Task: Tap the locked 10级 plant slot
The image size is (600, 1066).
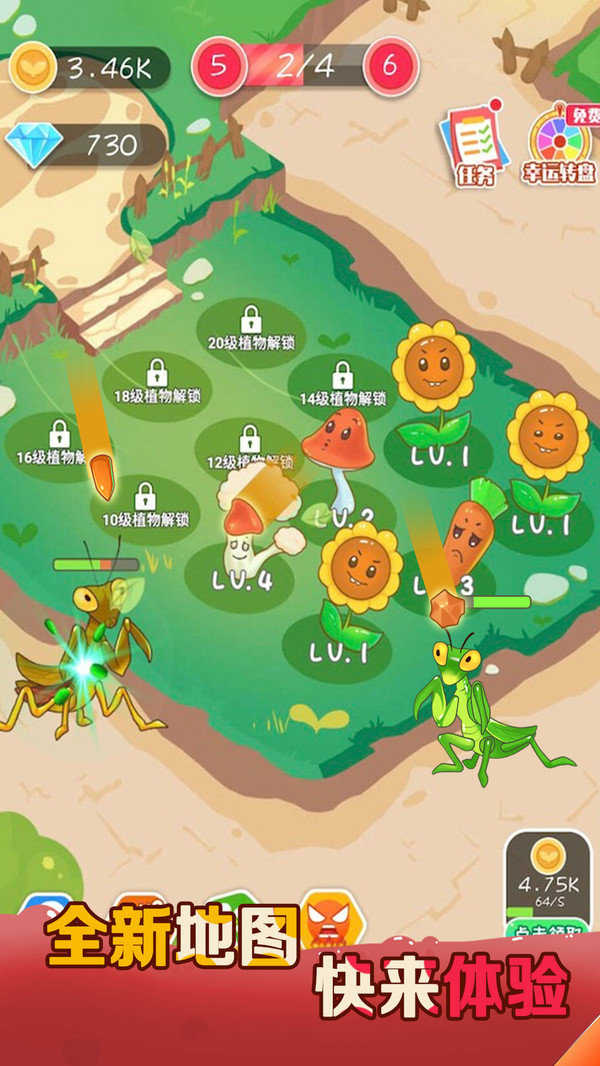Action: [x=146, y=507]
